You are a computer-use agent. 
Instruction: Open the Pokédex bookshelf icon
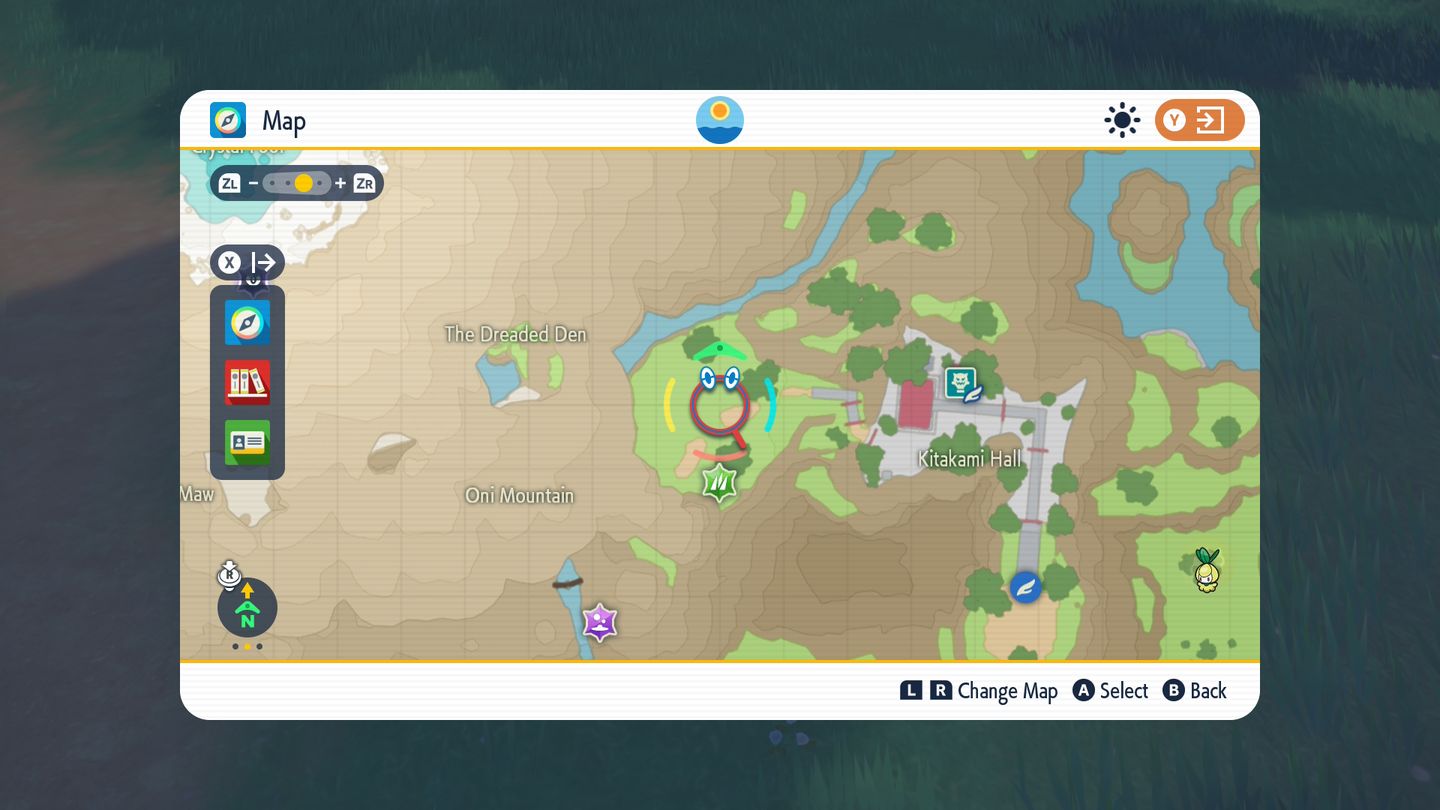click(247, 382)
